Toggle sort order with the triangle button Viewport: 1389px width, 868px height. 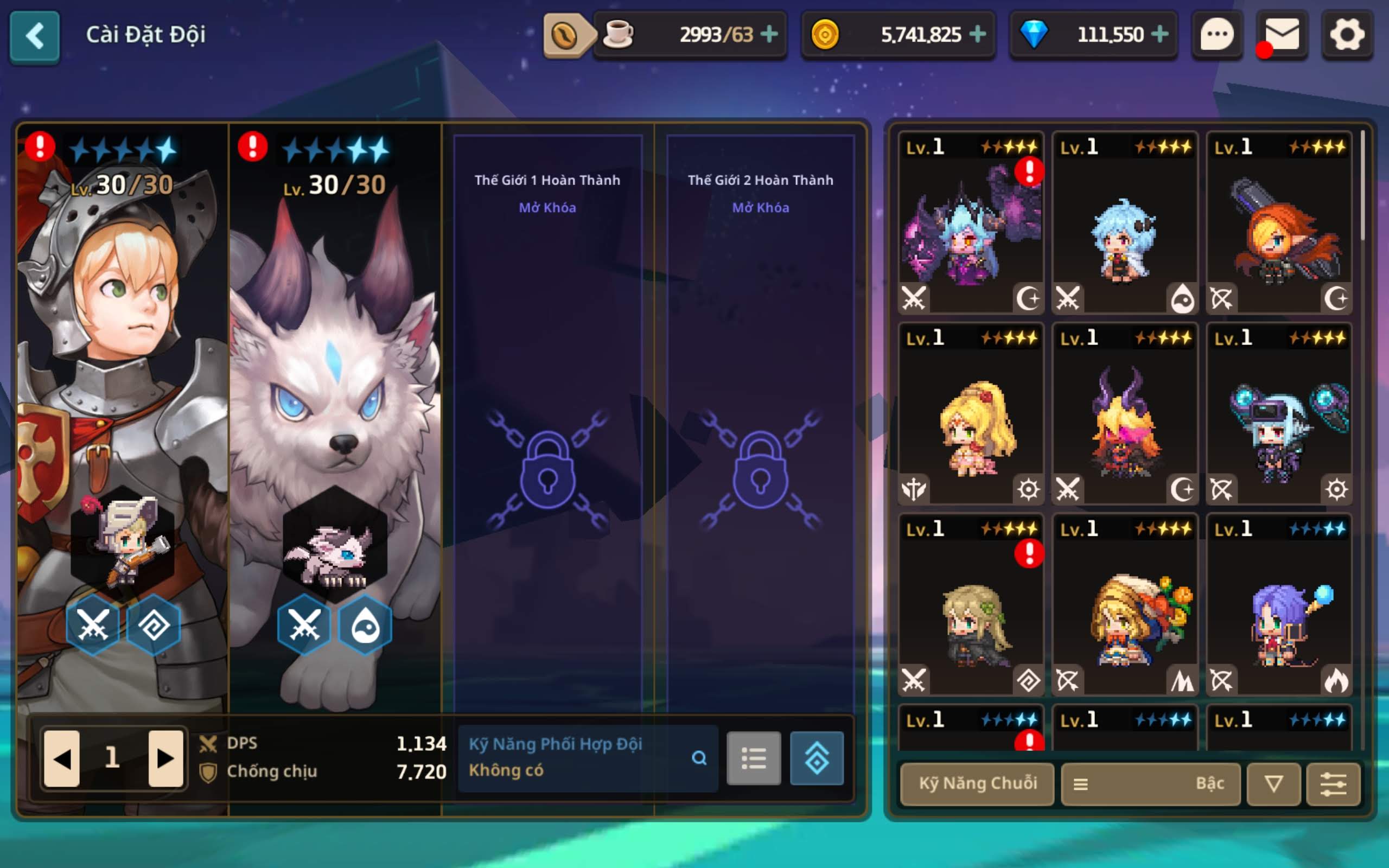pos(1273,783)
